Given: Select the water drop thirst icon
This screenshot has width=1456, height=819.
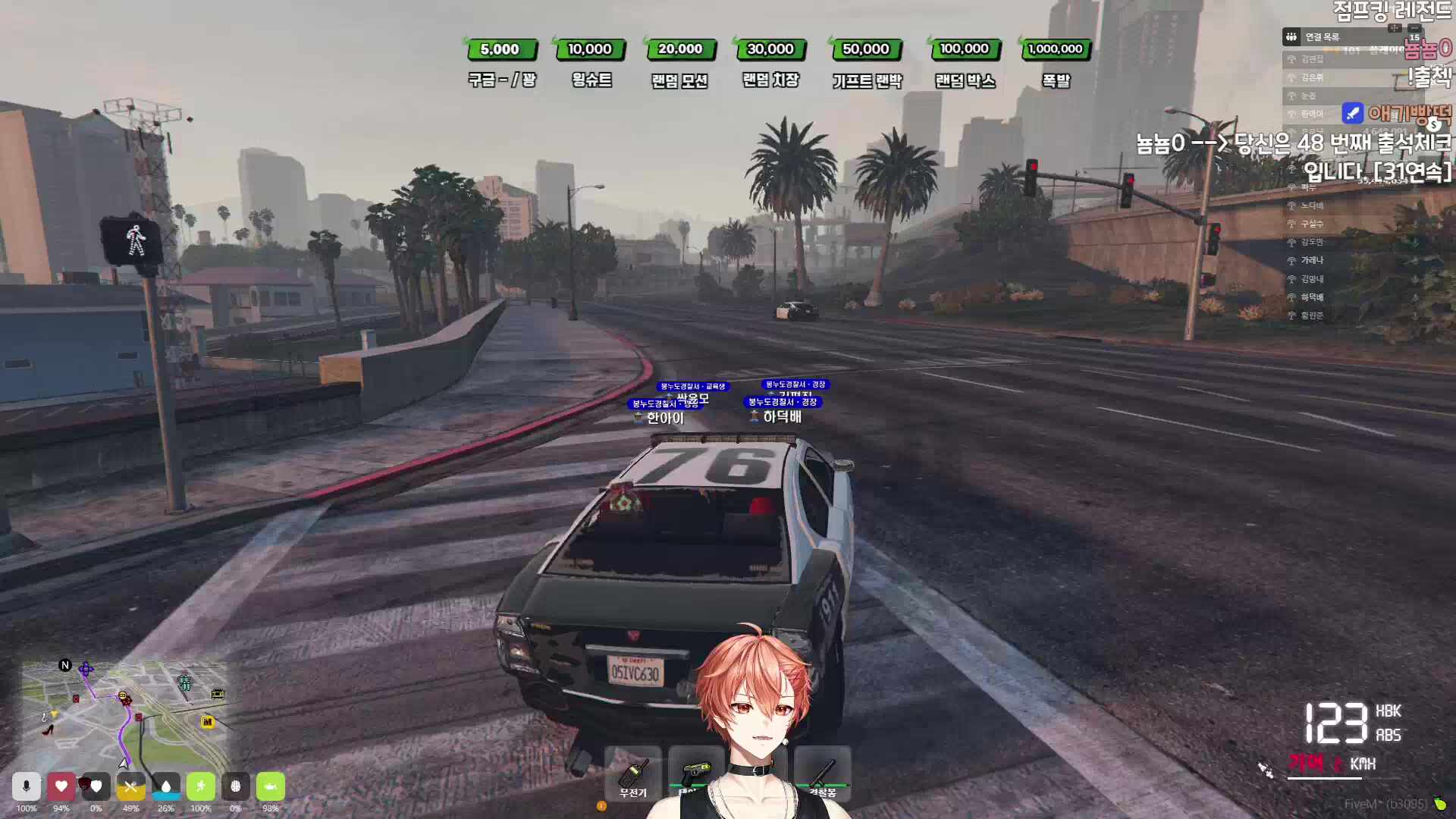Looking at the screenshot, I should click(x=166, y=786).
